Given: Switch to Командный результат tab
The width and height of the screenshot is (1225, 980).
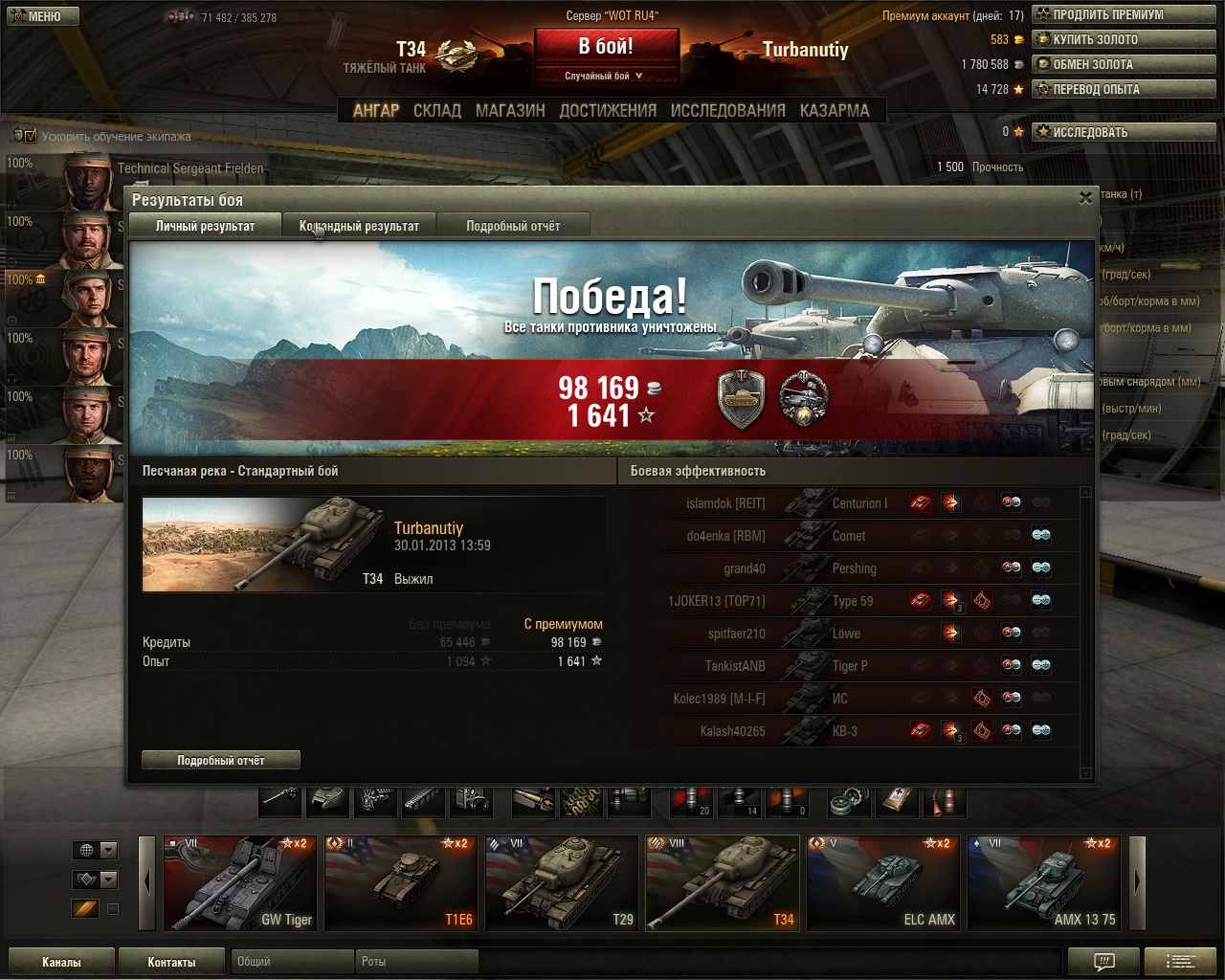Looking at the screenshot, I should coord(359,226).
